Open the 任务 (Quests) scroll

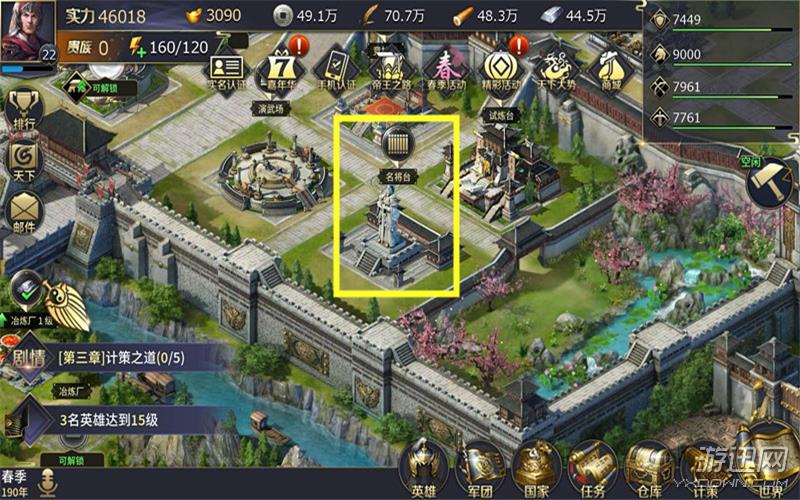click(590, 465)
